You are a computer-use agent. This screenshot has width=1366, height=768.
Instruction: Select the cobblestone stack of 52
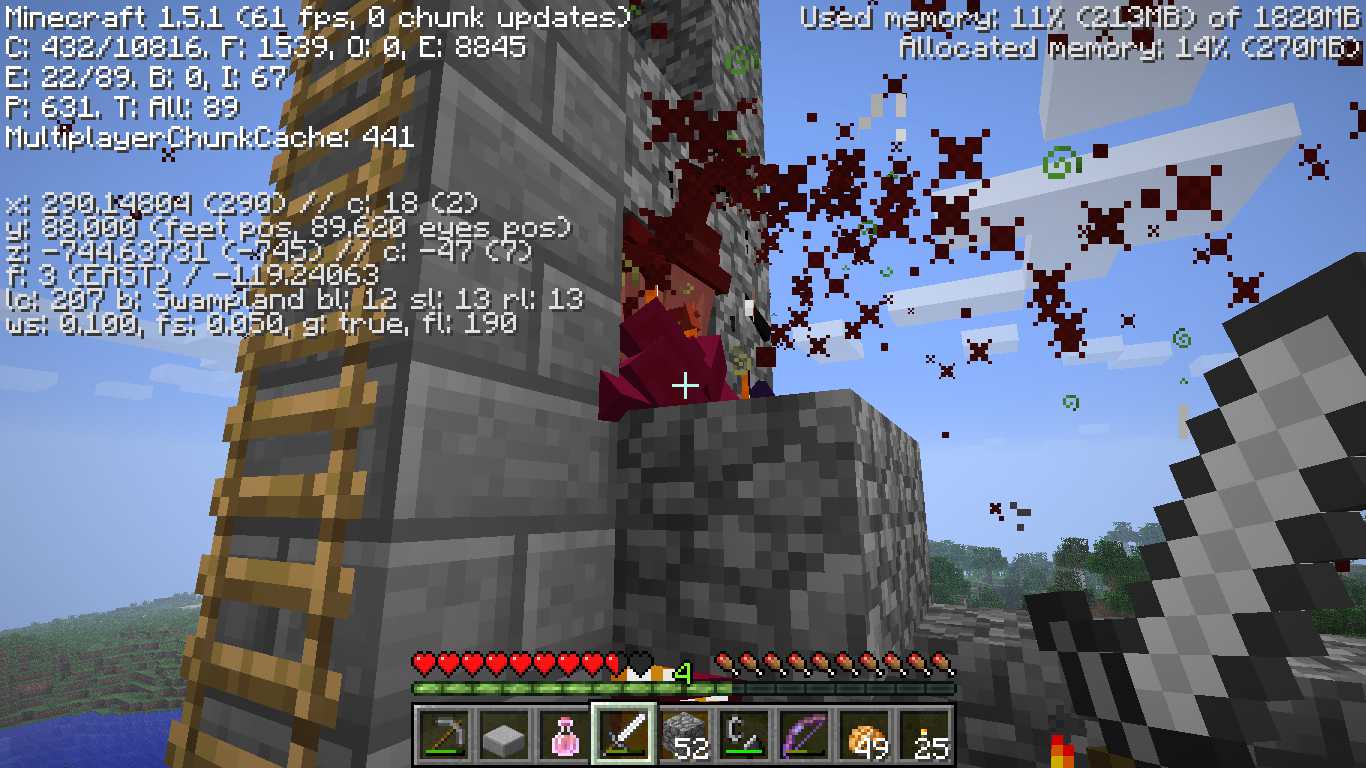point(685,737)
